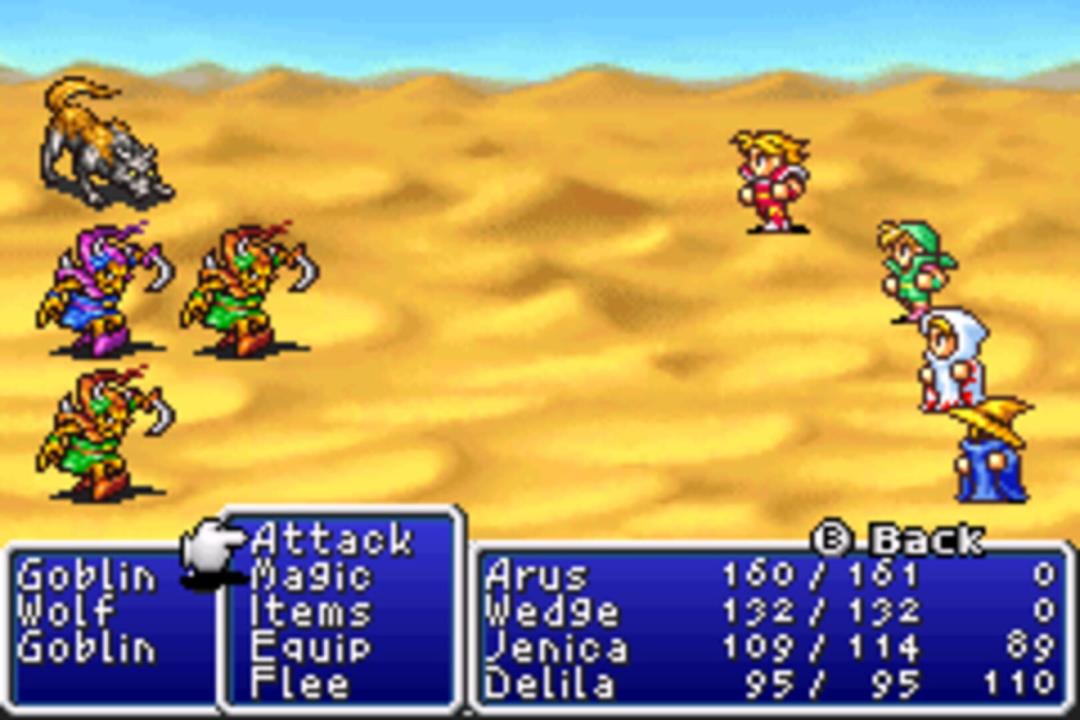
Task: Choose the Attack command
Action: click(331, 540)
